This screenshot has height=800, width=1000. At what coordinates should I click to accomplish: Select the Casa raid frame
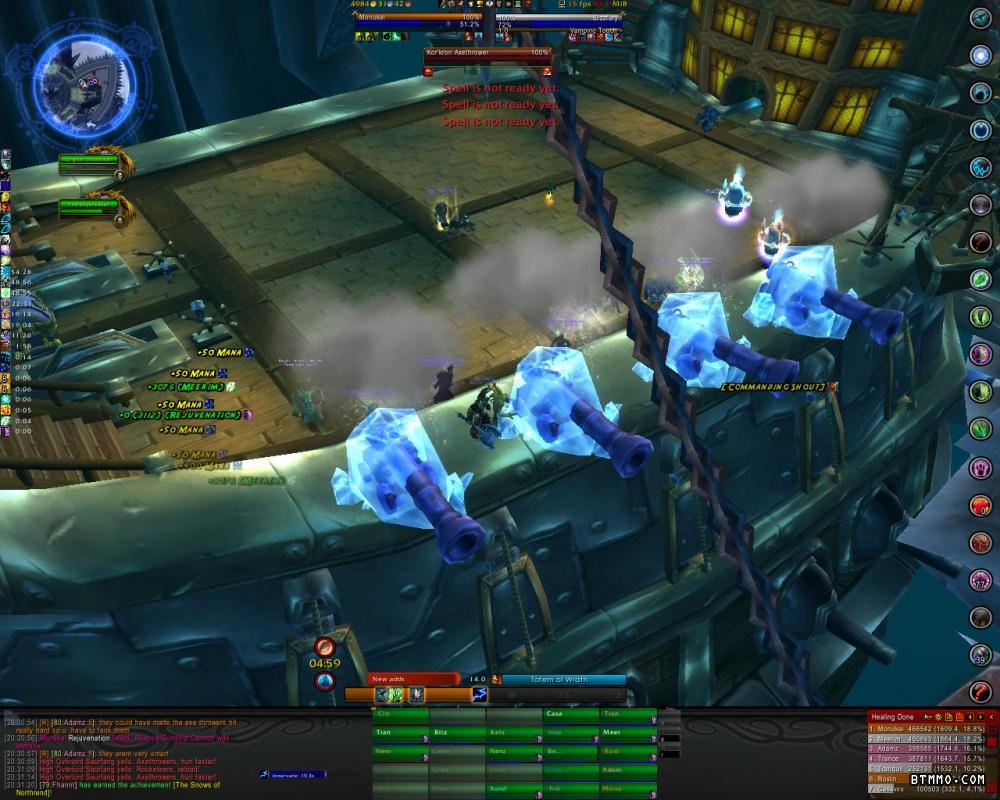(x=571, y=715)
